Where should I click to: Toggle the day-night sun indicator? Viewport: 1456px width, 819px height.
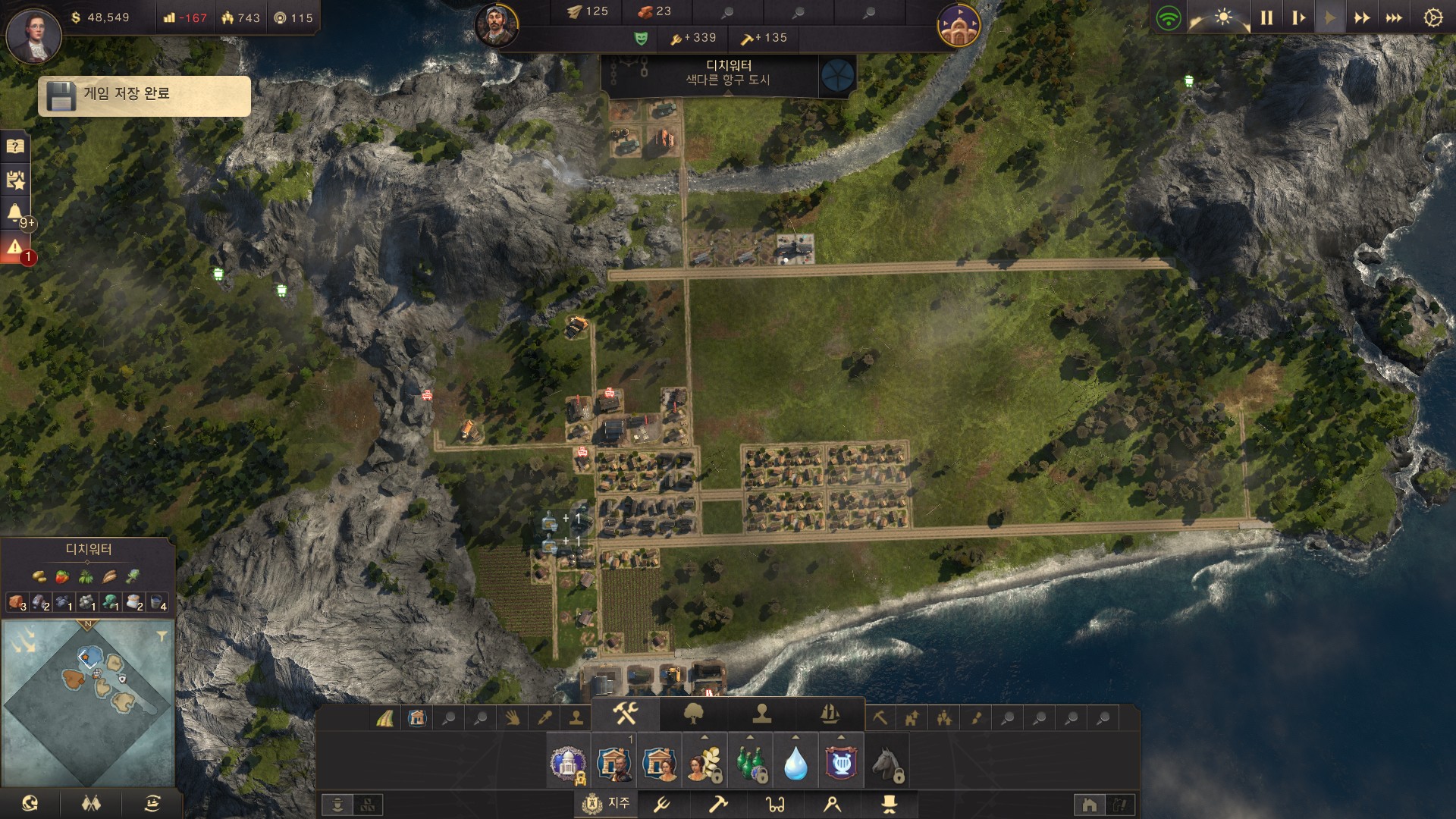(x=1223, y=17)
